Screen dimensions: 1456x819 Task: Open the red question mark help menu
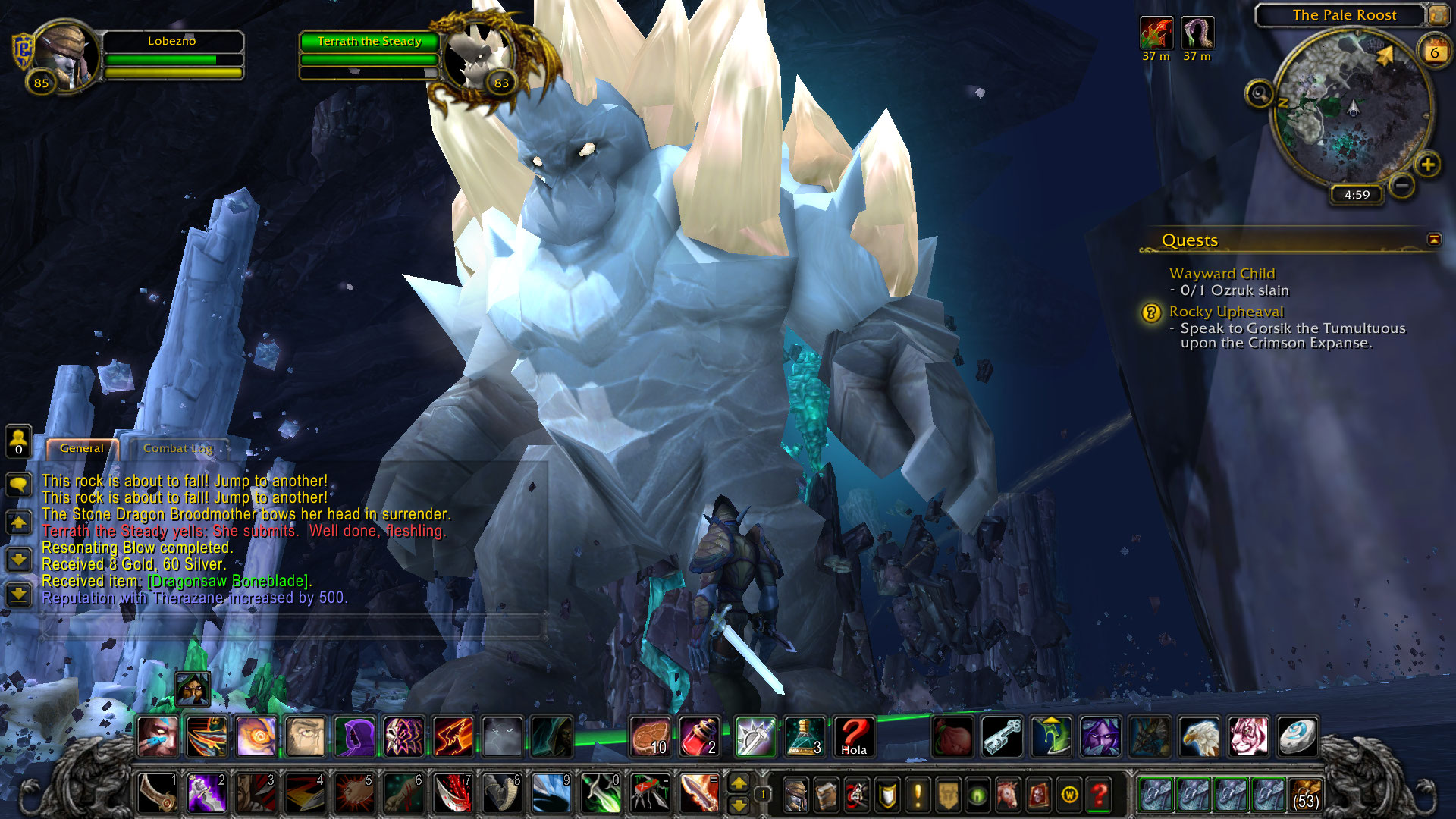[x=1099, y=795]
